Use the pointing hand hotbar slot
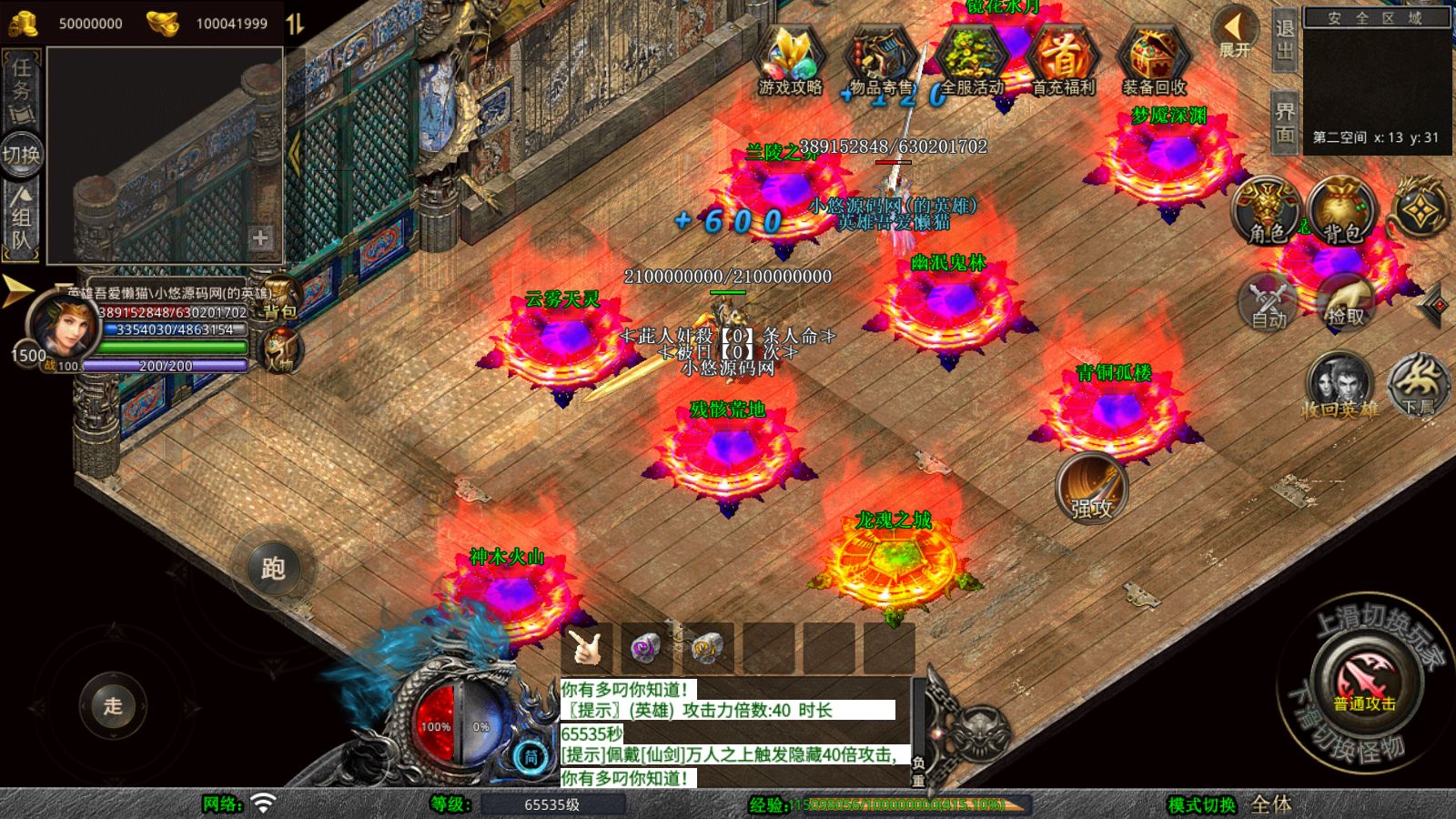1456x819 pixels. click(588, 648)
